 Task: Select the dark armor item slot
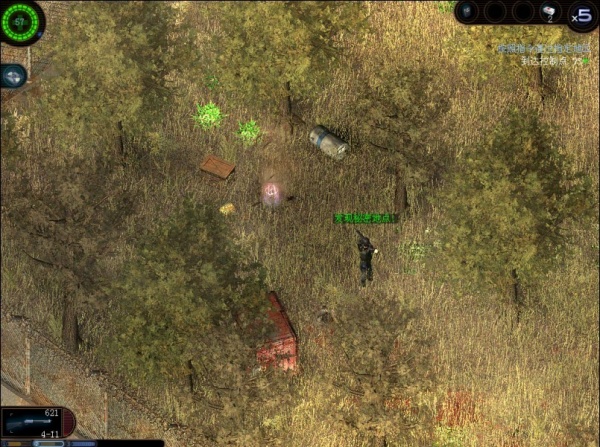tap(470, 12)
